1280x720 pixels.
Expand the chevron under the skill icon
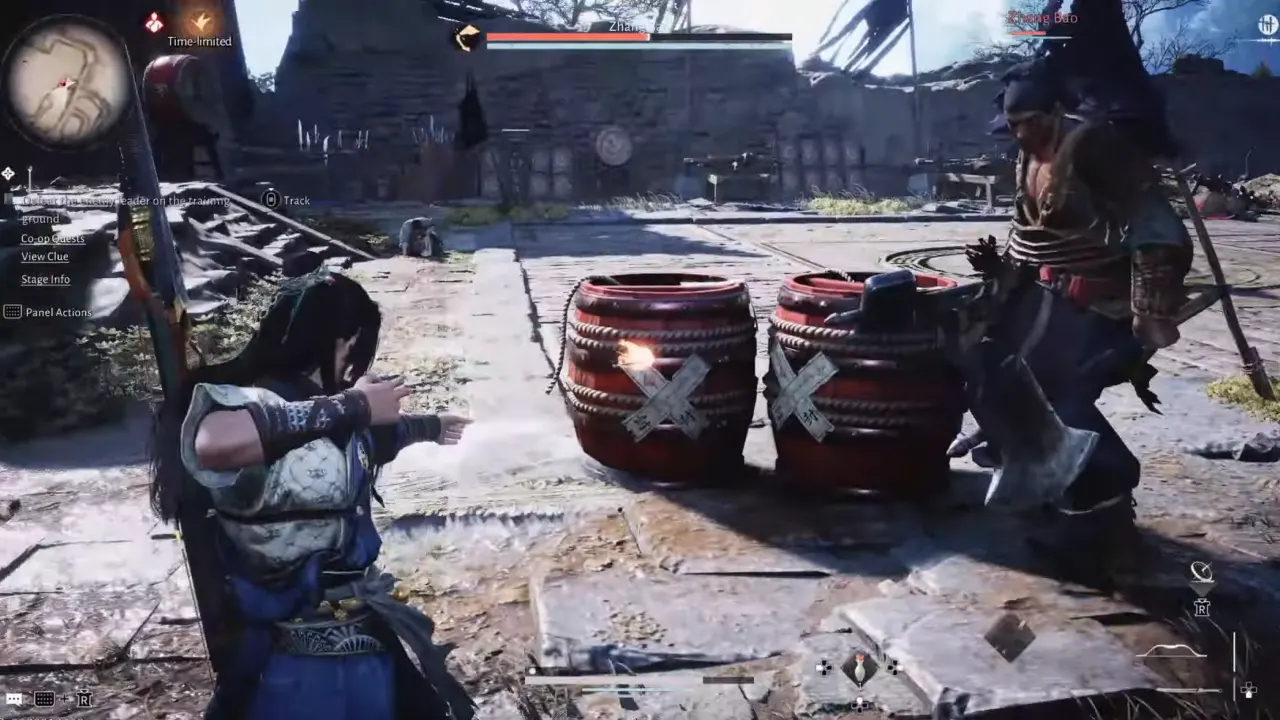pyautogui.click(x=1203, y=590)
